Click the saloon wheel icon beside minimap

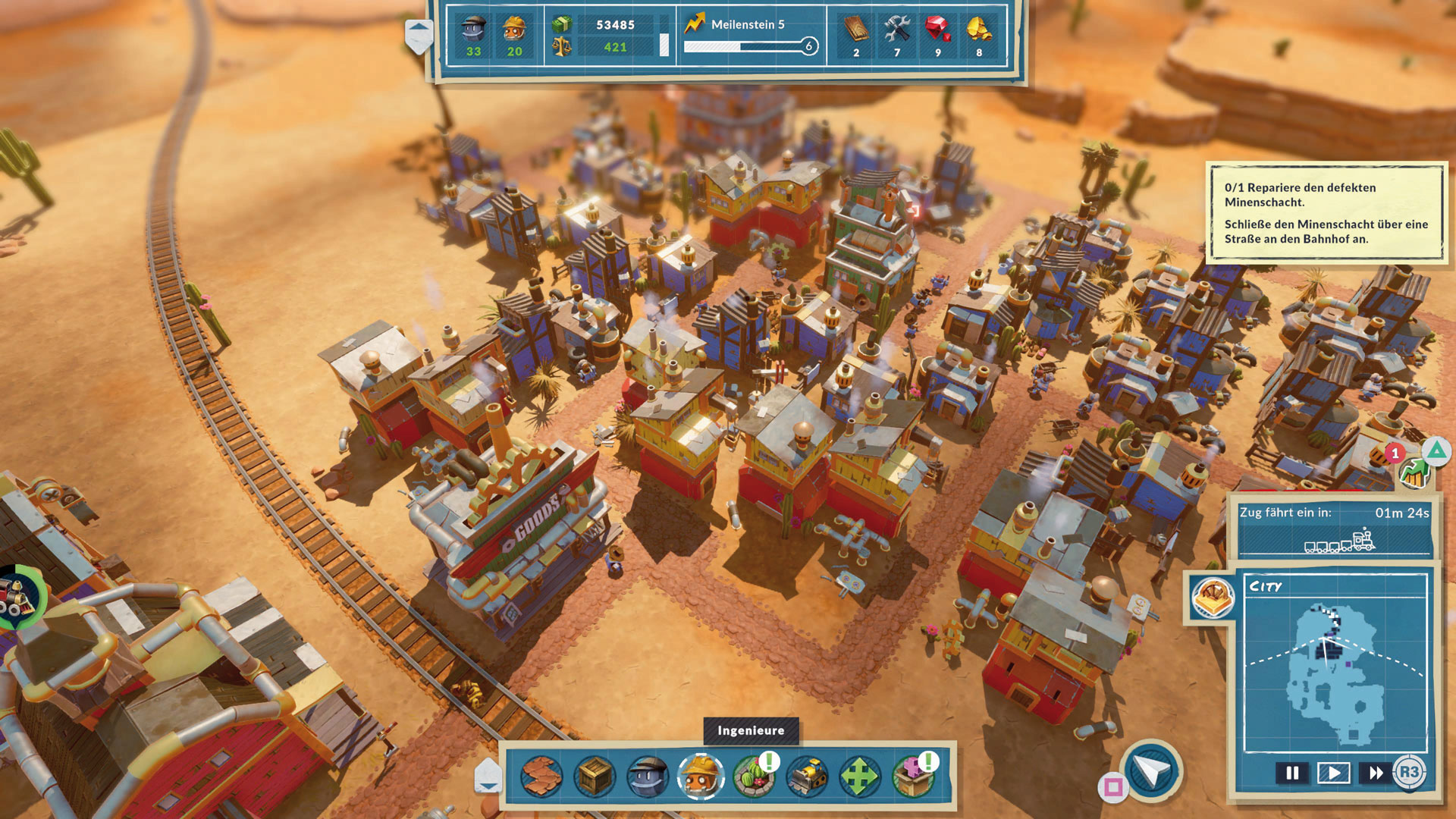(x=1213, y=596)
